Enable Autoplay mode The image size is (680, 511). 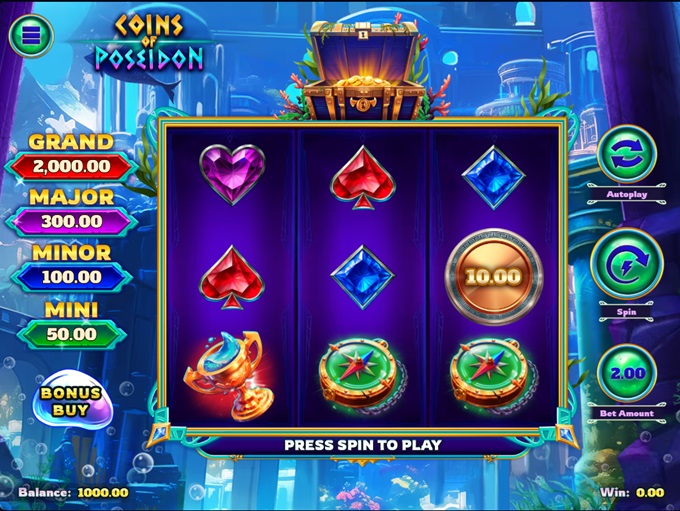pos(626,153)
